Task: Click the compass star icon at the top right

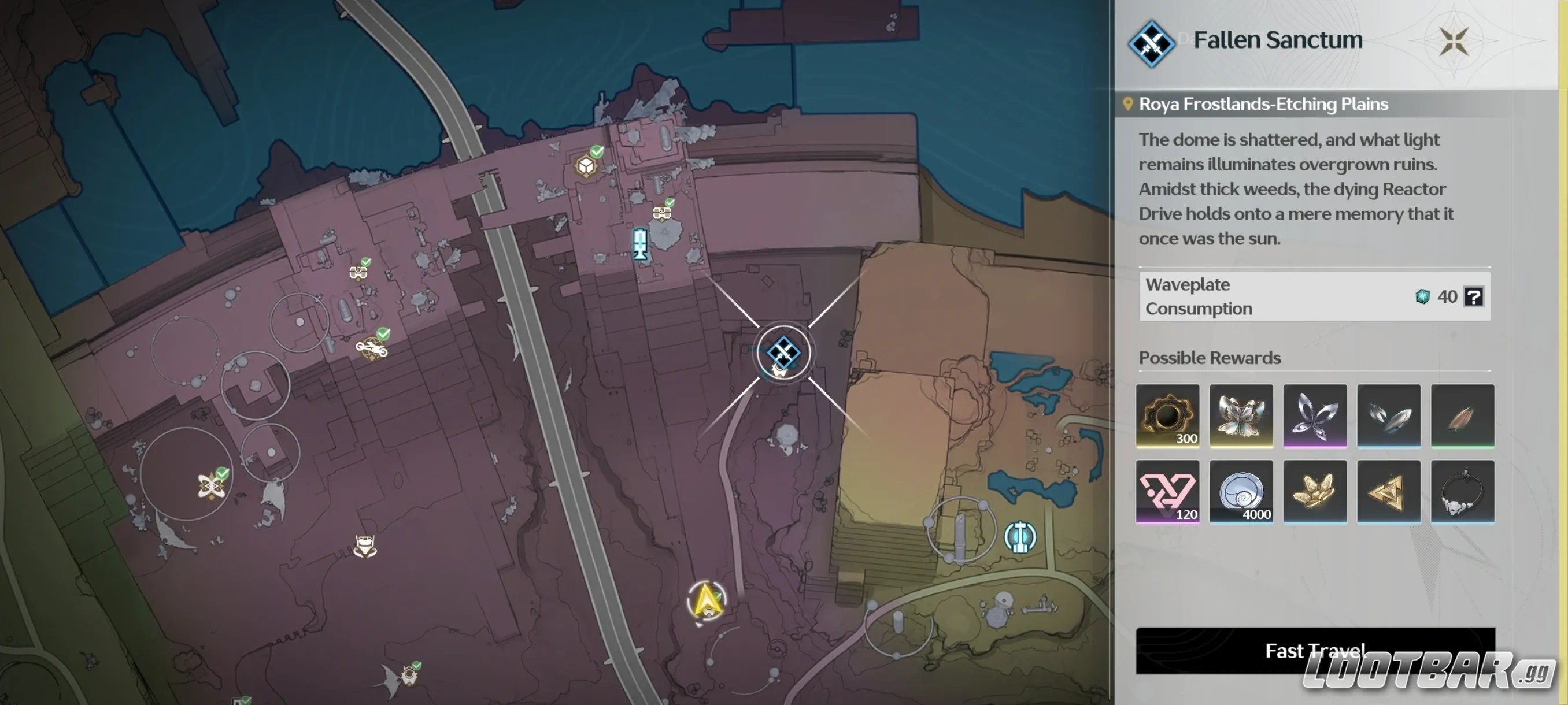Action: (1455, 42)
